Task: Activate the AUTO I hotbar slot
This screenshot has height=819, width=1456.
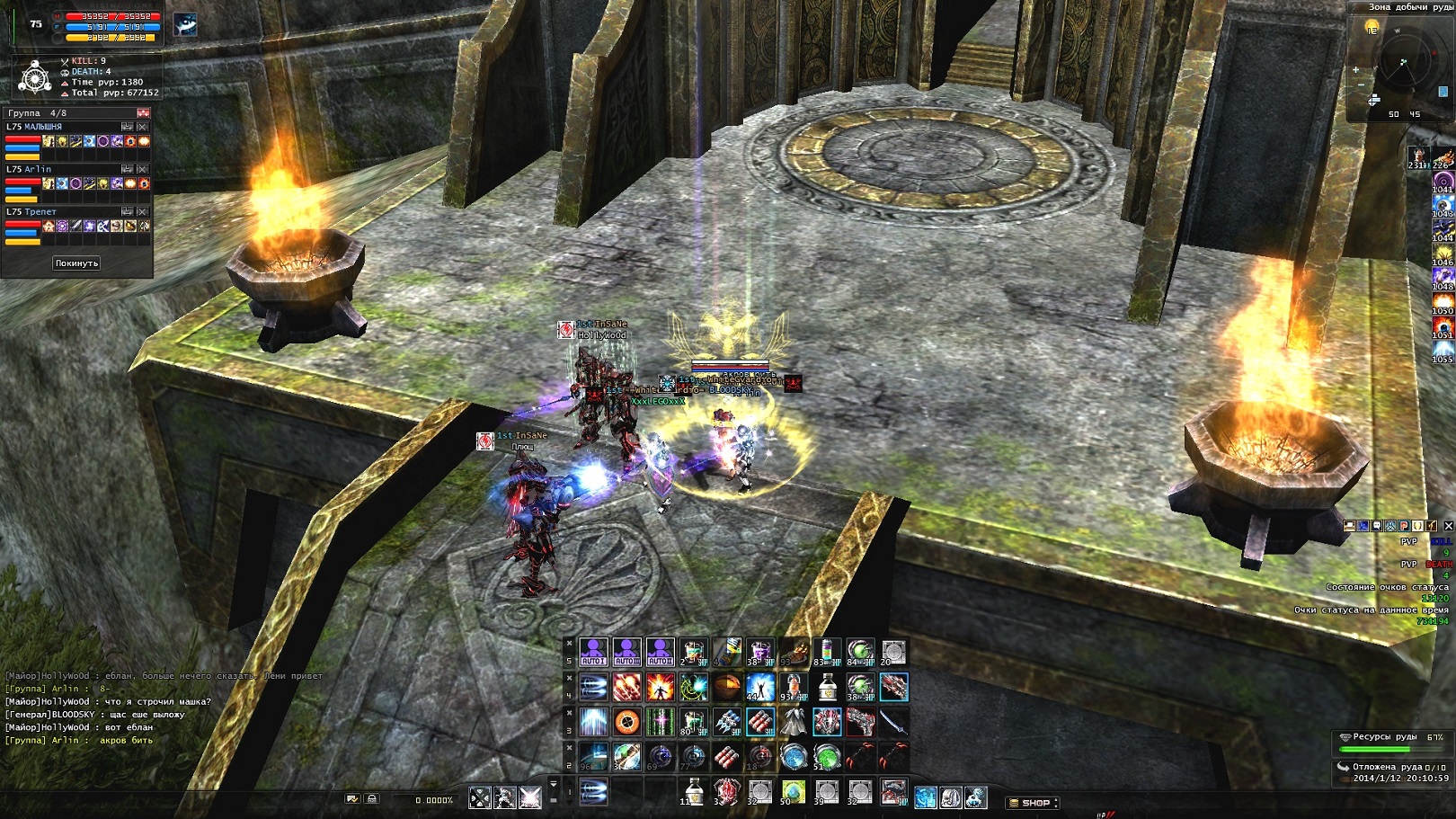Action: click(593, 652)
